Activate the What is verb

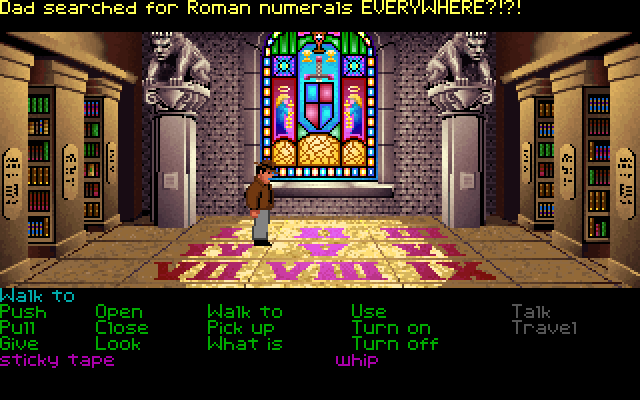245,343
